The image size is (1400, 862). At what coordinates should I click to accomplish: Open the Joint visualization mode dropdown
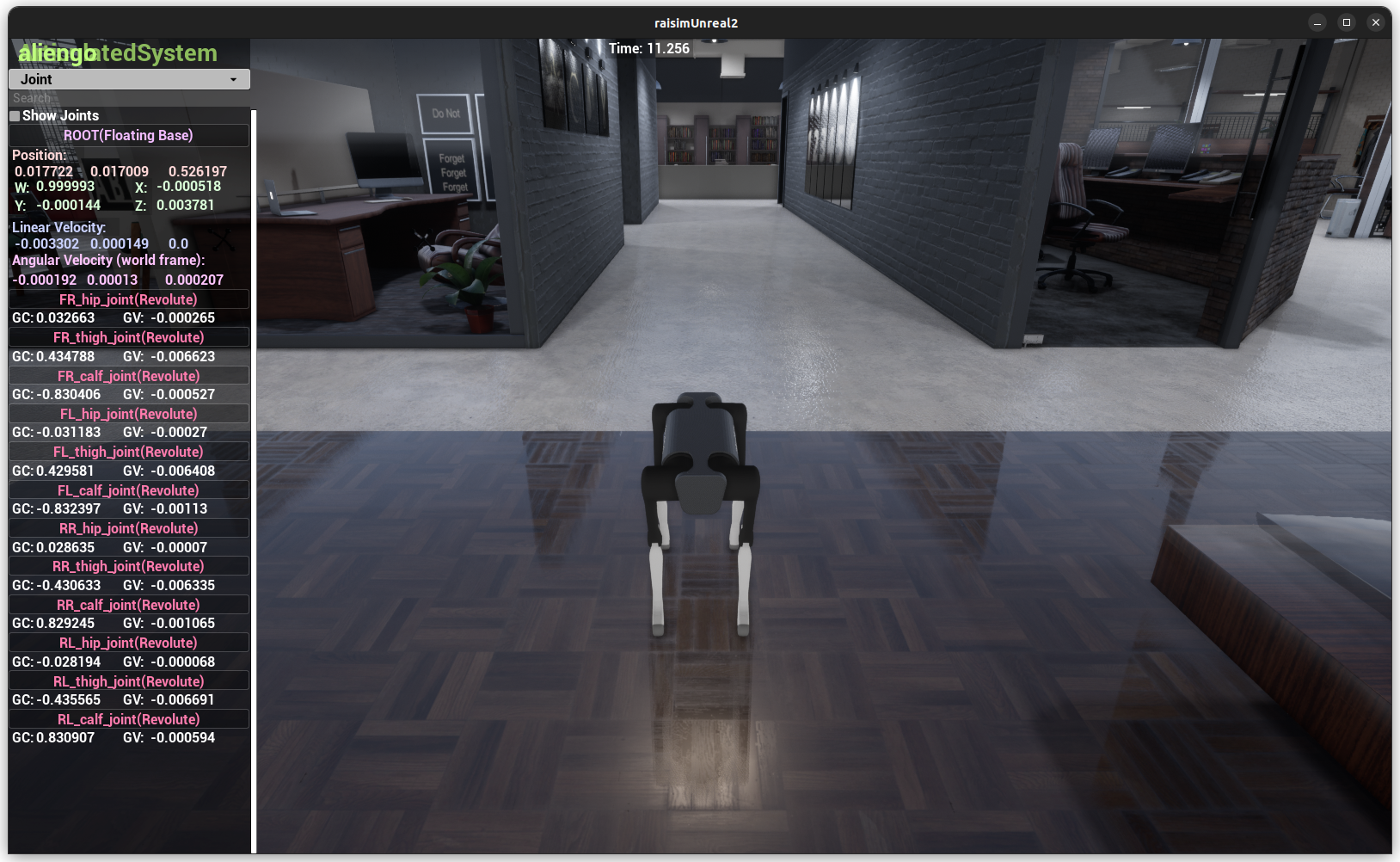pyautogui.click(x=128, y=78)
